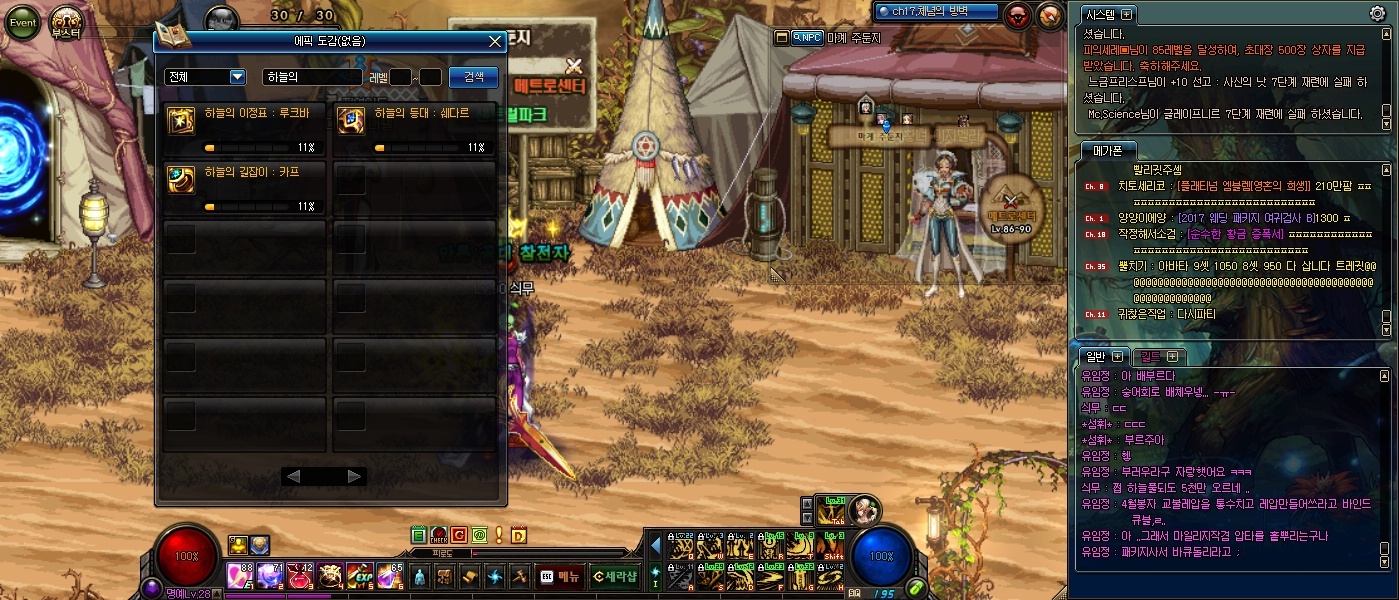Run the search with the 검색 button

474,77
